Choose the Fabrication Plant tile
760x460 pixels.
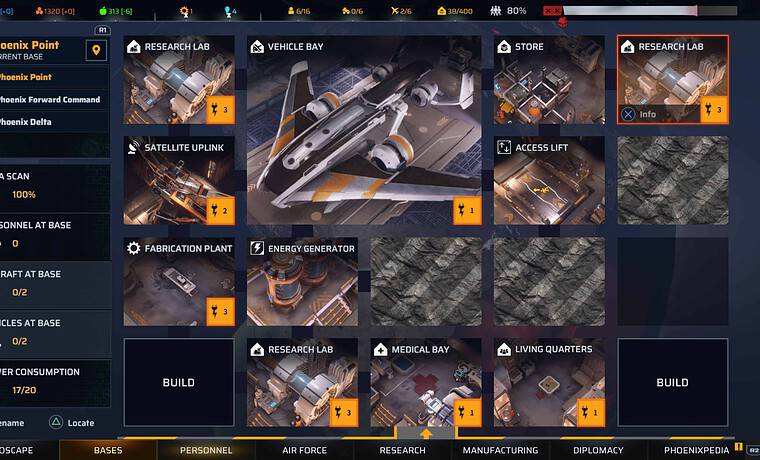click(179, 282)
